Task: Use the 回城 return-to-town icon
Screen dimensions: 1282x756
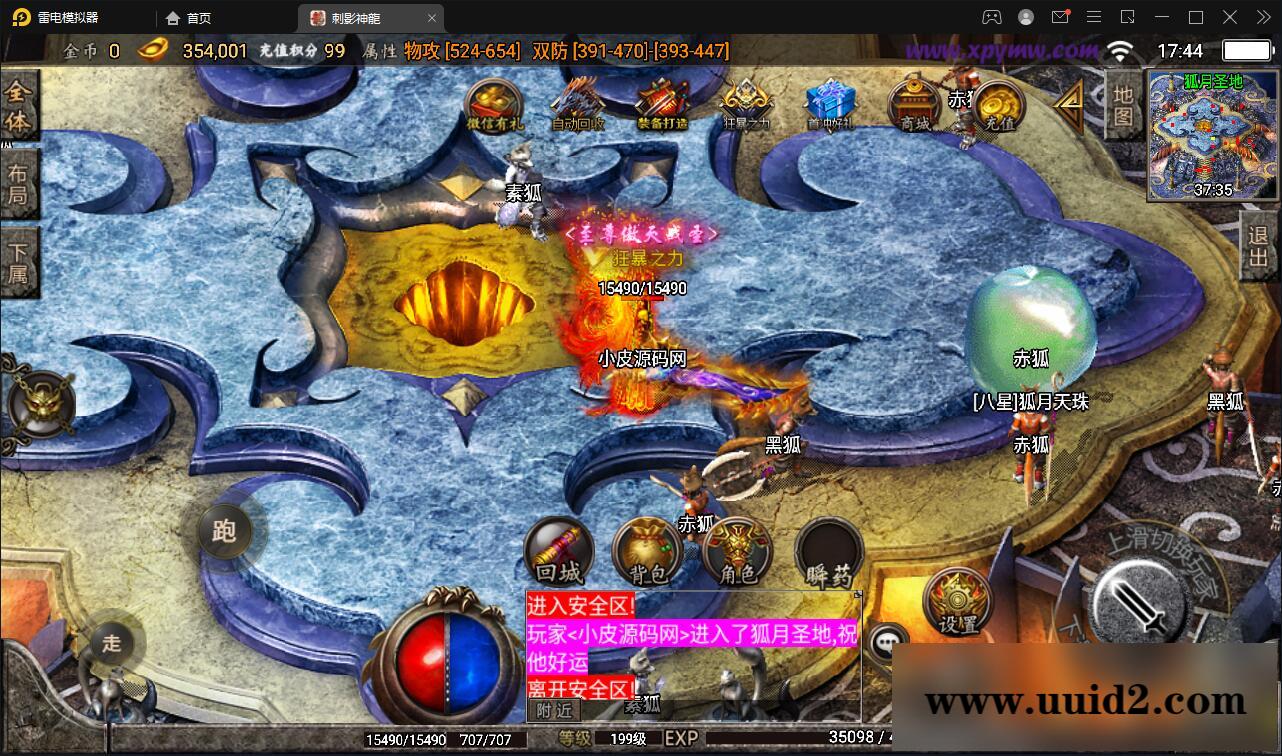Action: (x=558, y=550)
